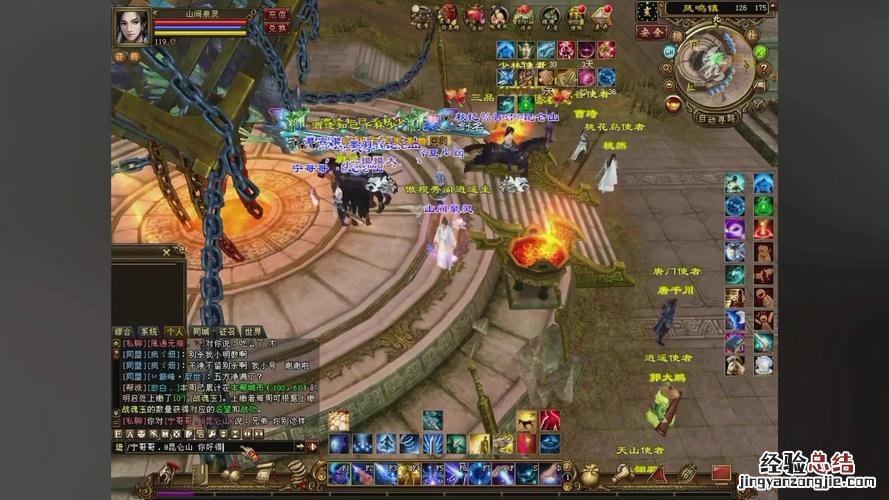
Task: Select the 个人 chat tab
Action: tap(174, 331)
